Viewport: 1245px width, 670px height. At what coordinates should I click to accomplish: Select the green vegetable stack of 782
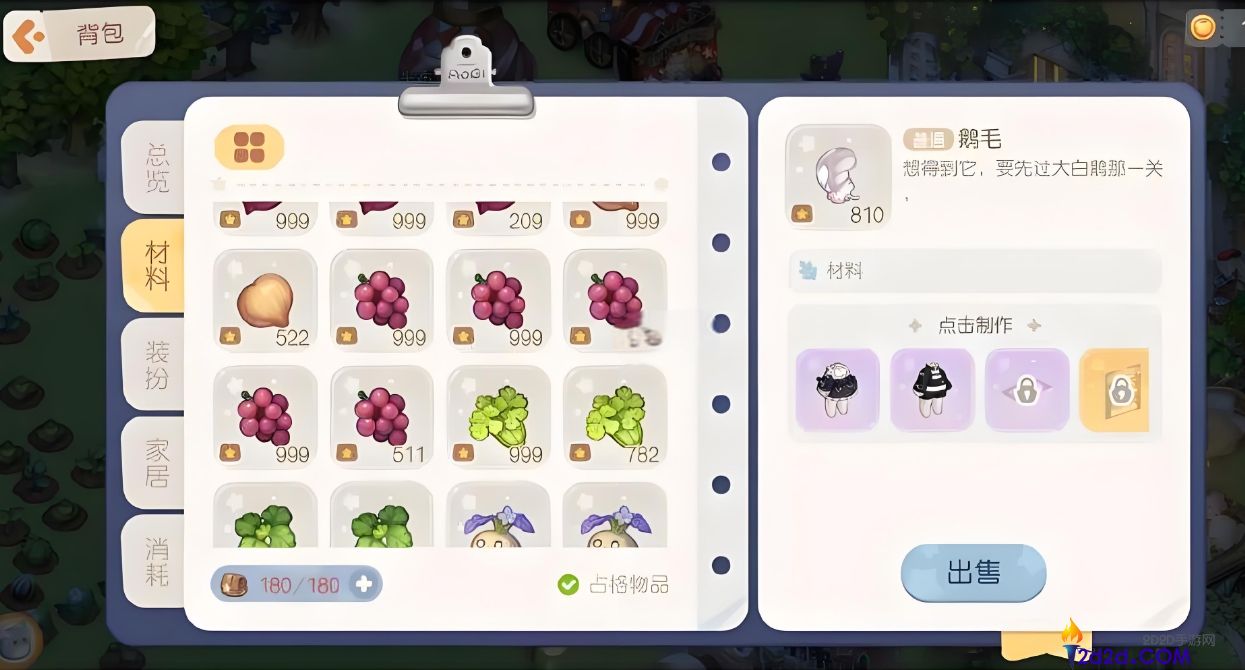[614, 416]
